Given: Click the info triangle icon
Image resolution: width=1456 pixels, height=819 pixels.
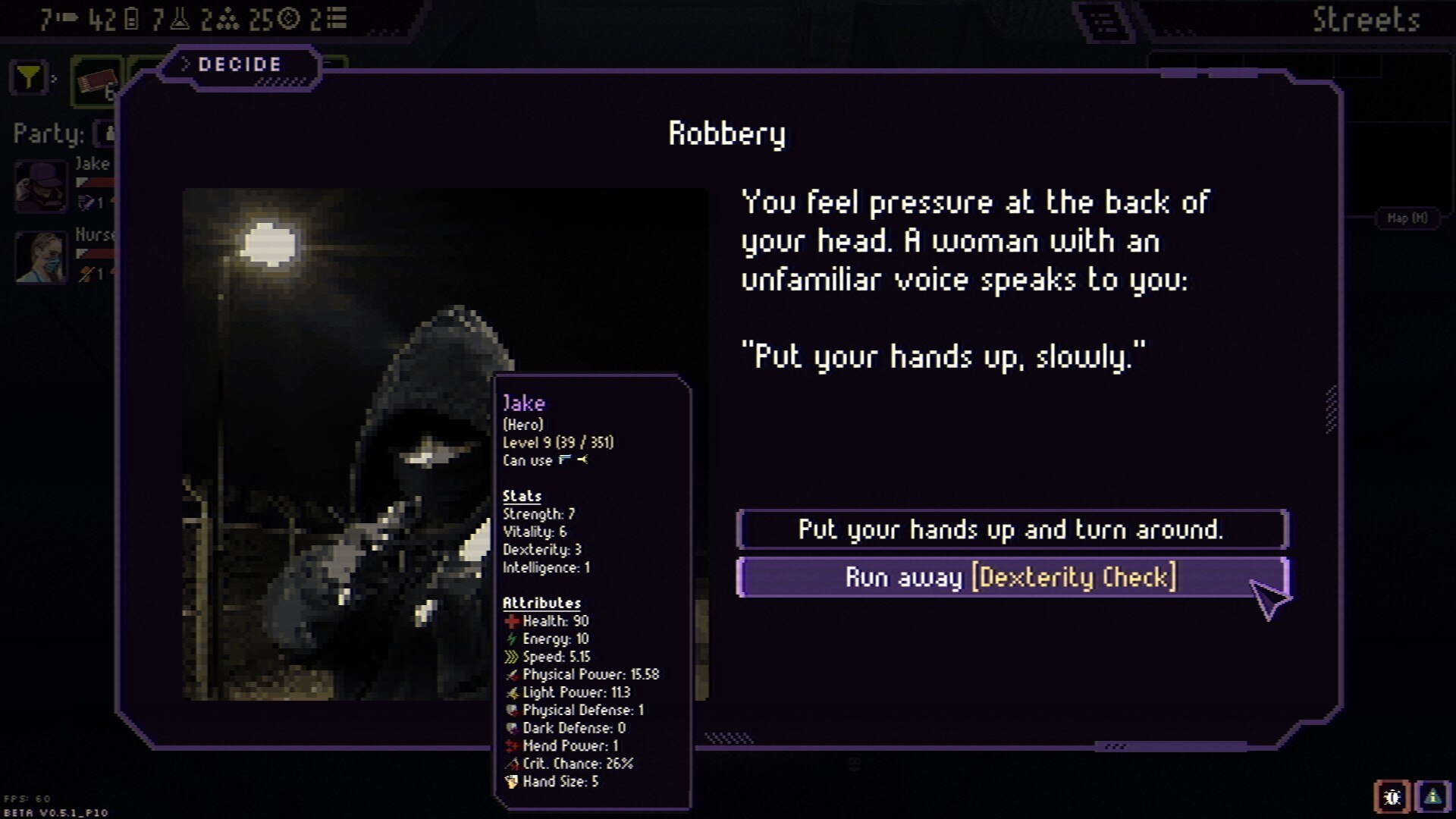Looking at the screenshot, I should pyautogui.click(x=1432, y=797).
